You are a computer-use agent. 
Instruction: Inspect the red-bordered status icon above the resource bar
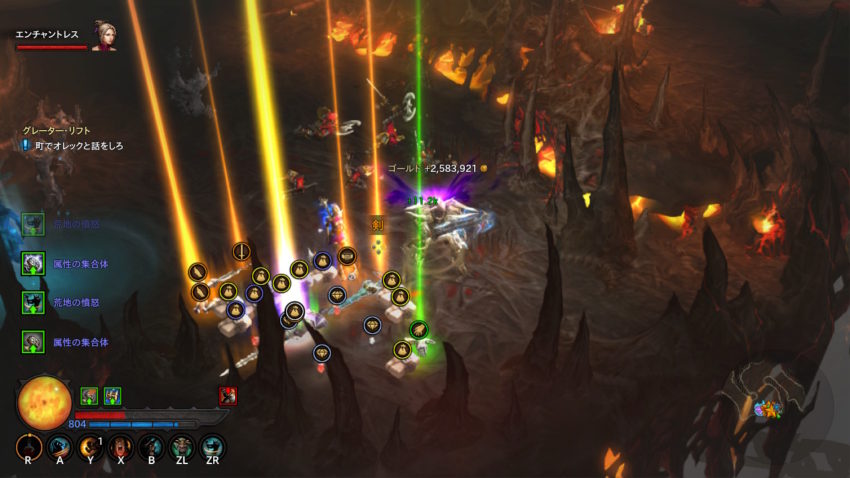pyautogui.click(x=228, y=395)
